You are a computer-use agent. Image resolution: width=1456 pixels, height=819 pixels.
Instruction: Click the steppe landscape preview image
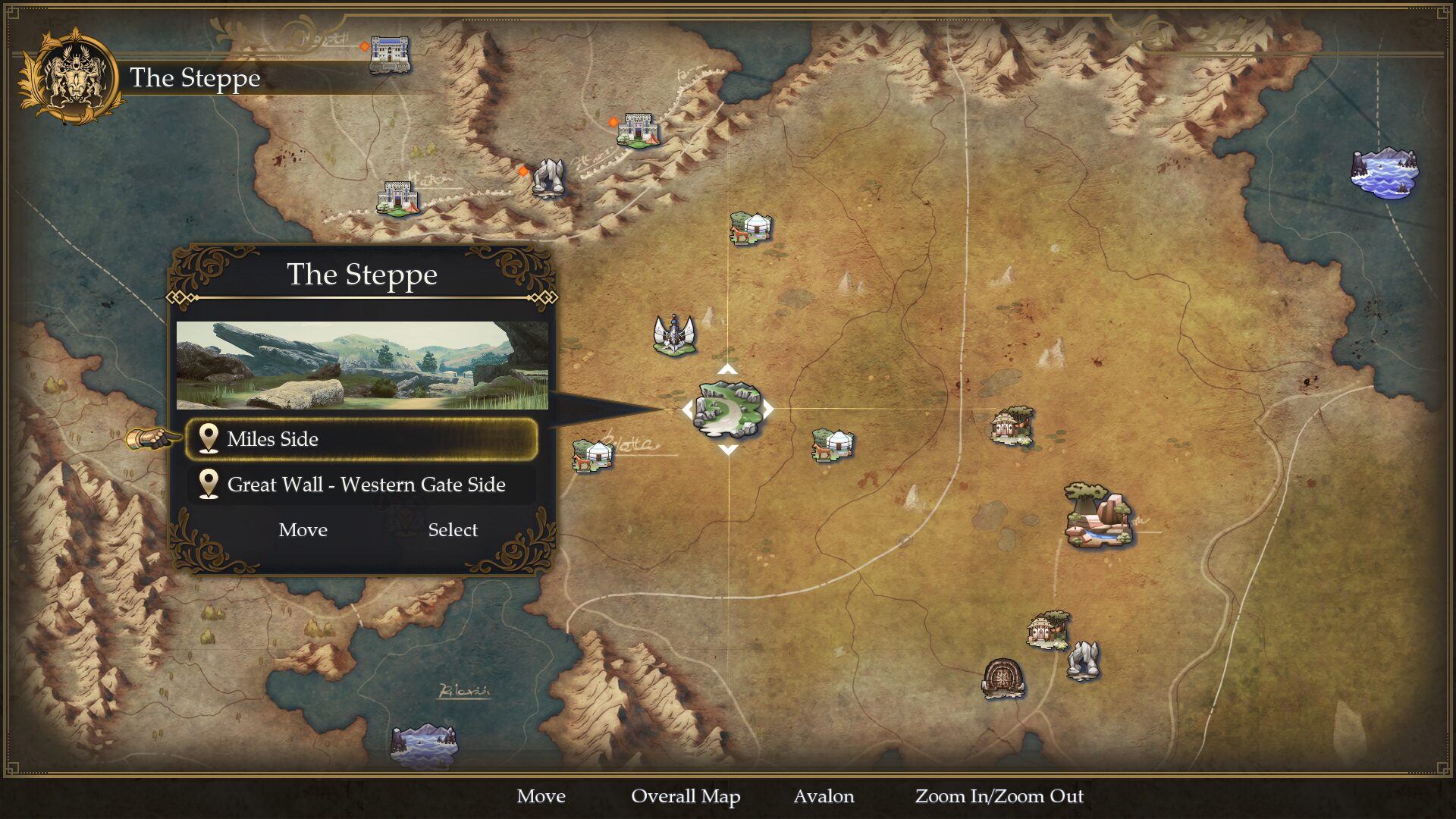[x=362, y=366]
